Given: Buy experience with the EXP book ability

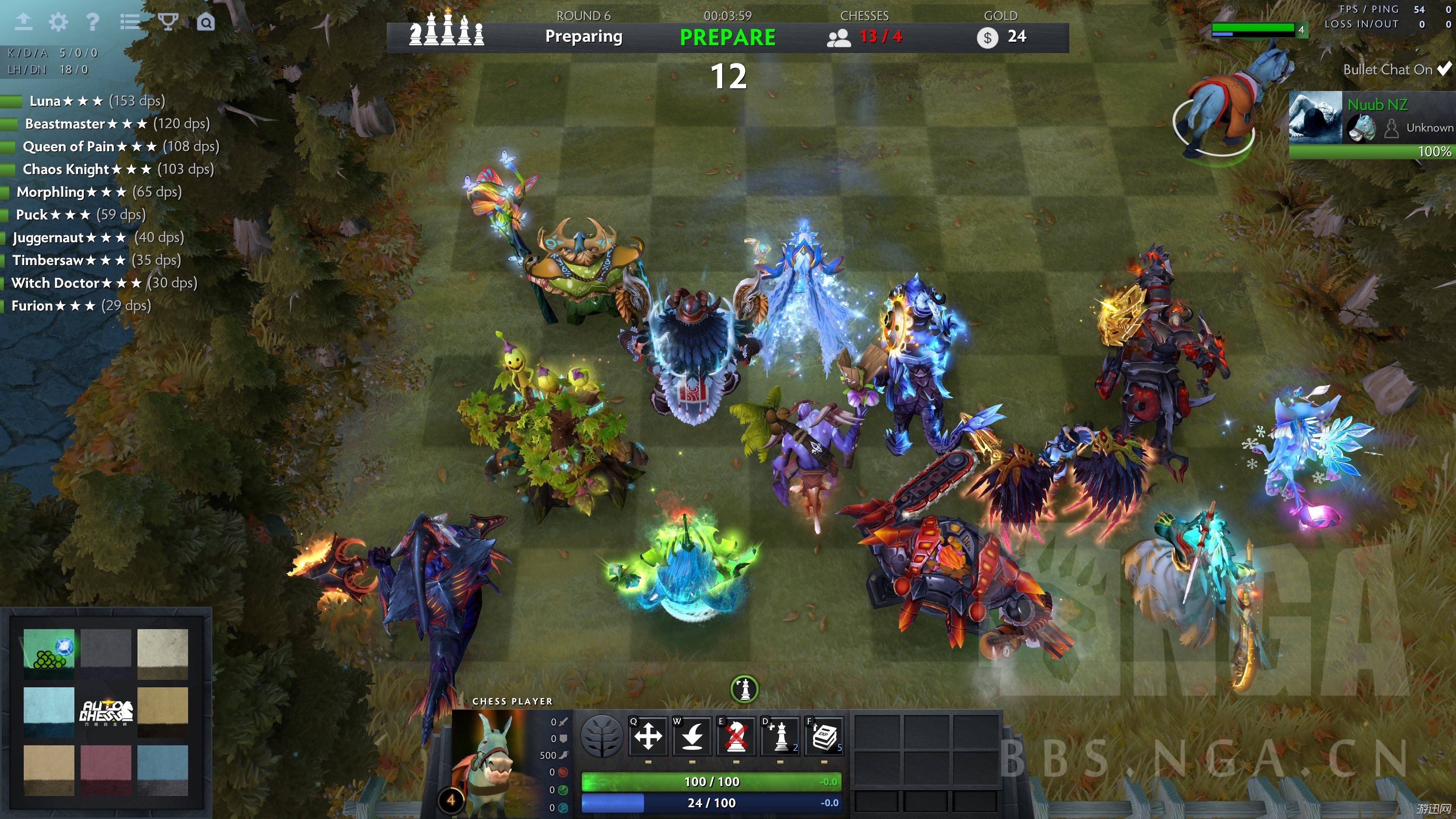Looking at the screenshot, I should pyautogui.click(x=824, y=736).
